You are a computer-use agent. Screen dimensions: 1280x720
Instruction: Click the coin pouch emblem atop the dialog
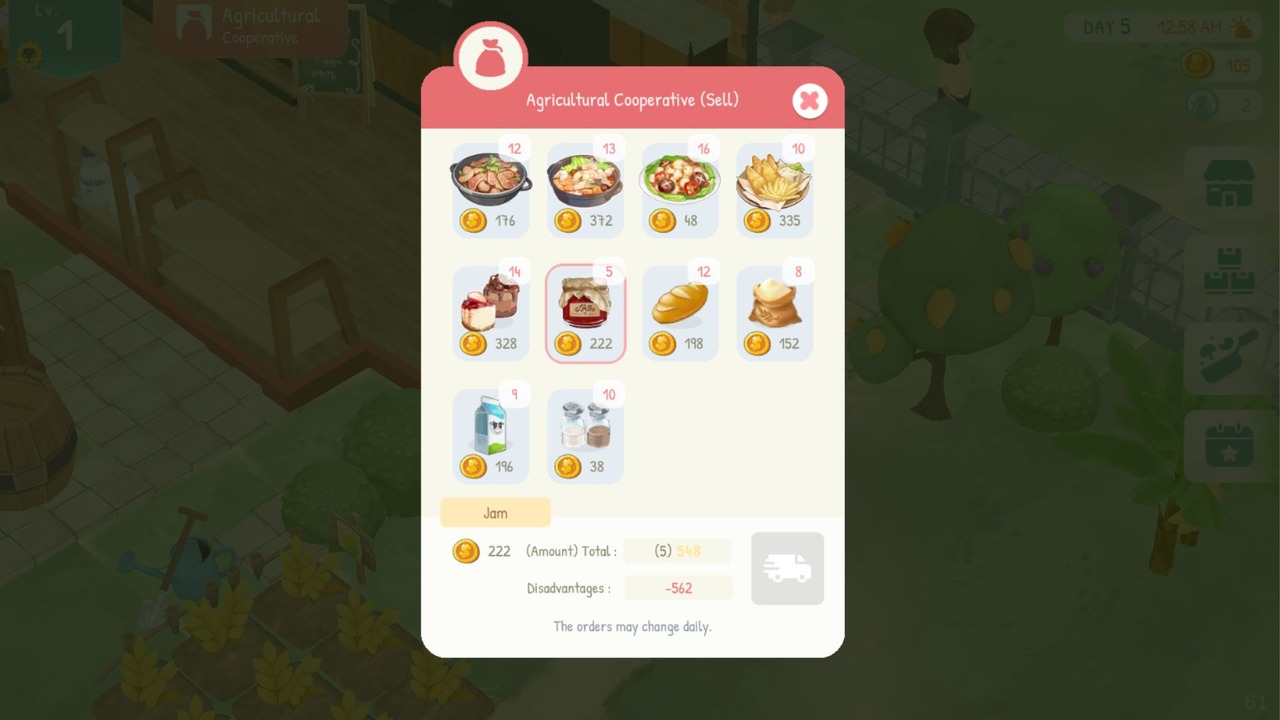489,57
